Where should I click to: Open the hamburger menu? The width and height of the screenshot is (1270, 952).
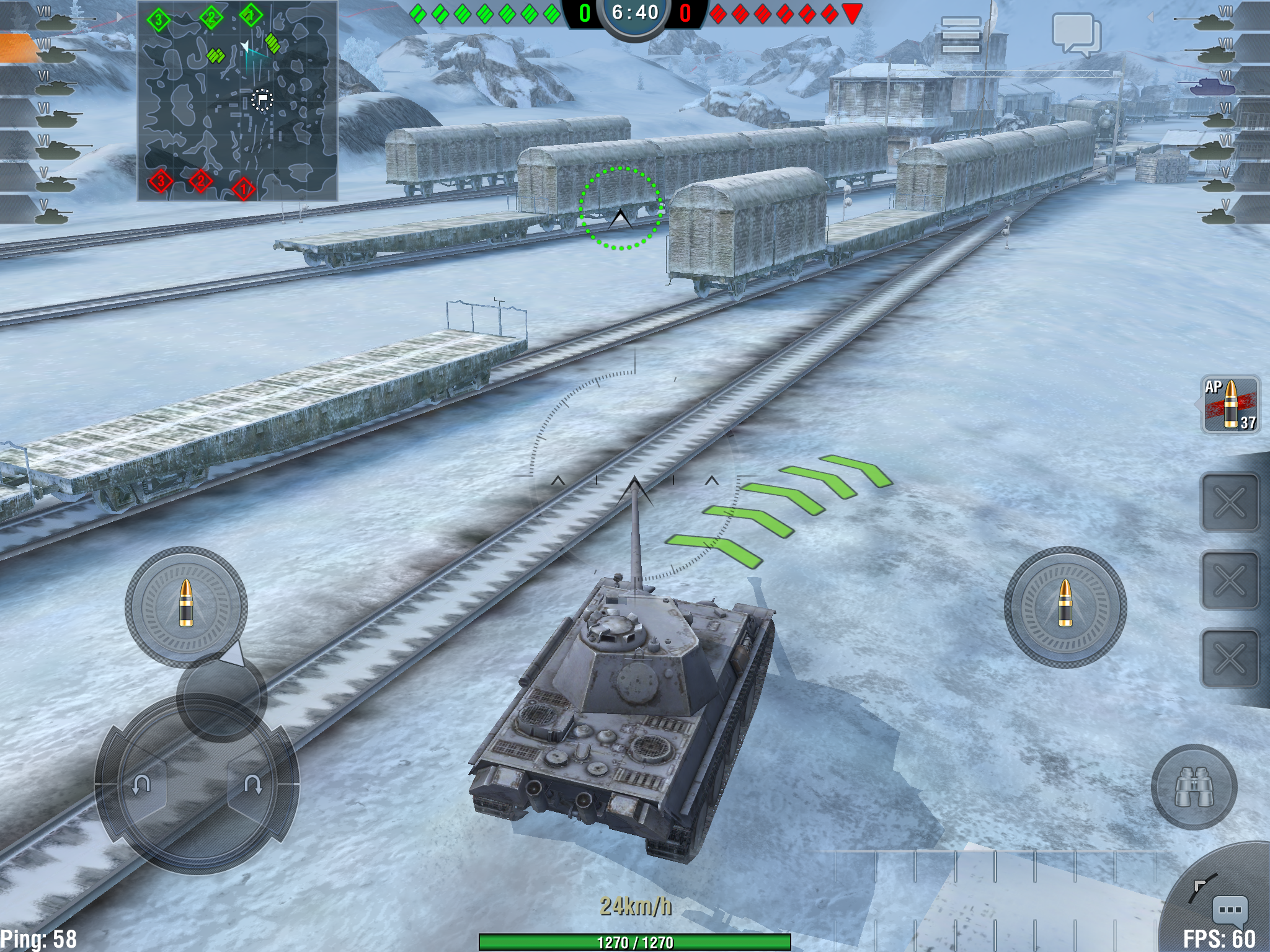click(x=961, y=35)
